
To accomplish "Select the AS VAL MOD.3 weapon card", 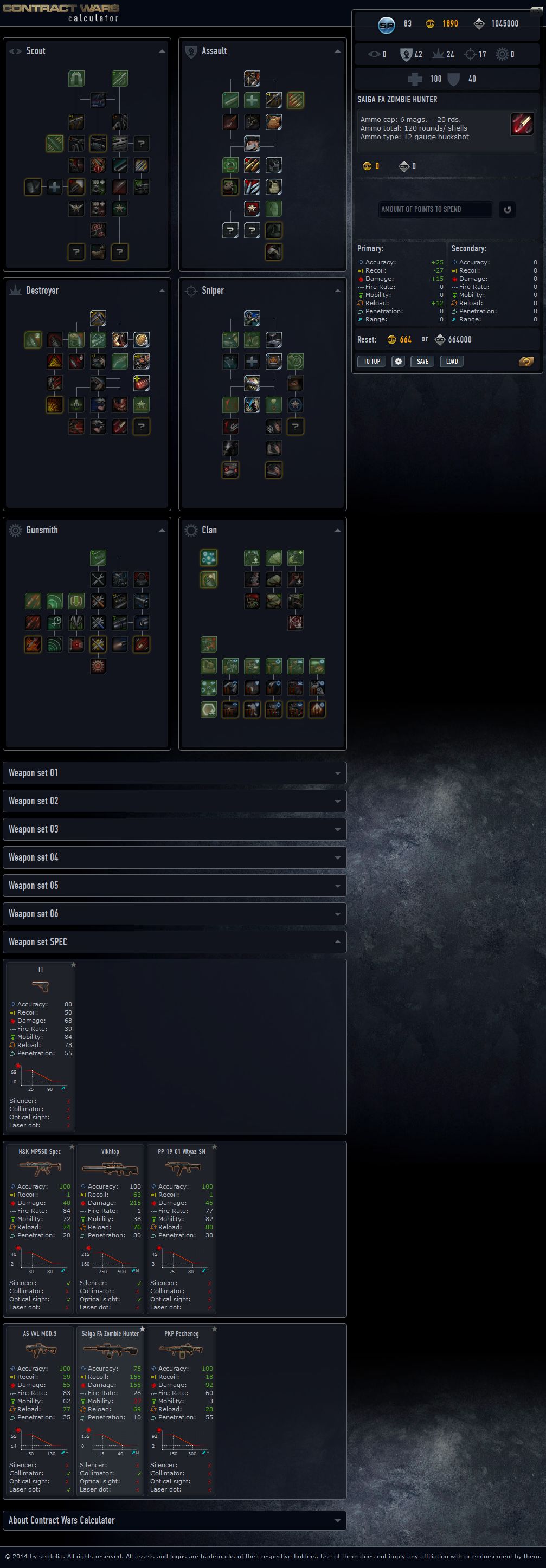I will pyautogui.click(x=40, y=1411).
